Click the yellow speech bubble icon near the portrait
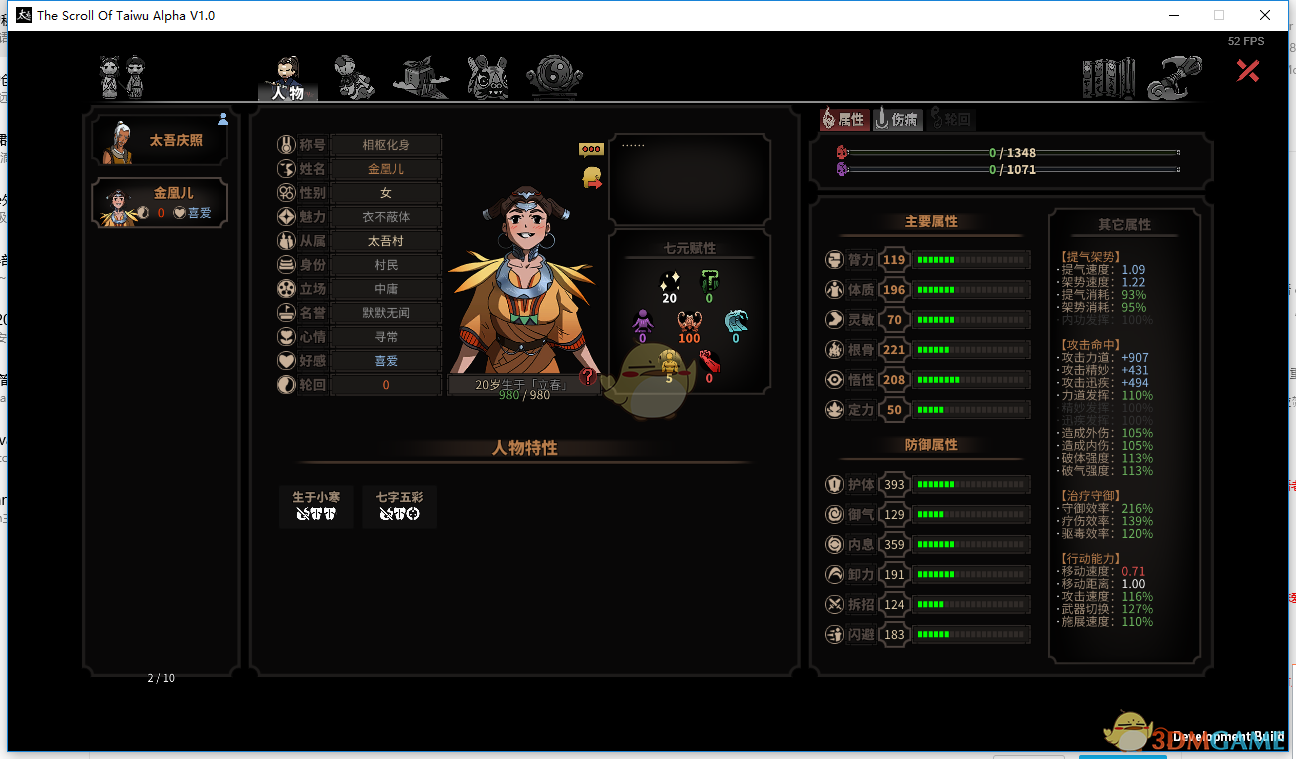Screen dimensions: 1296x759 (x=591, y=148)
